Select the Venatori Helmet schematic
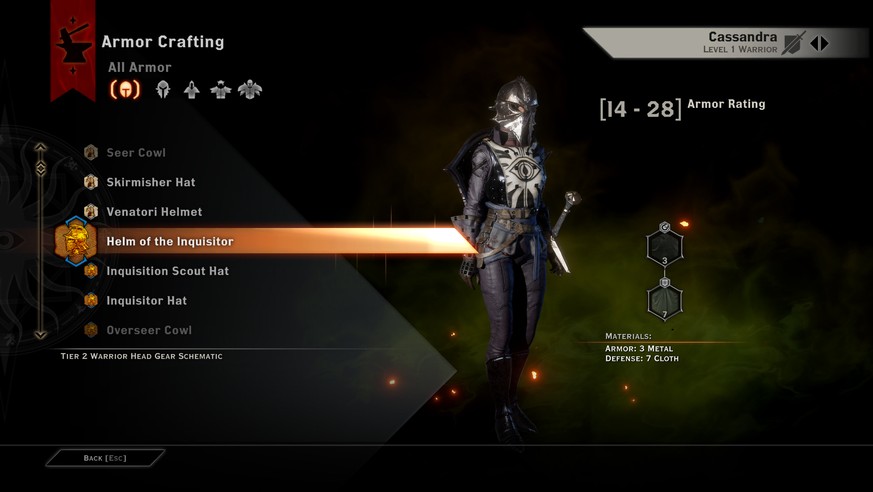The height and width of the screenshot is (492, 873). 154,212
